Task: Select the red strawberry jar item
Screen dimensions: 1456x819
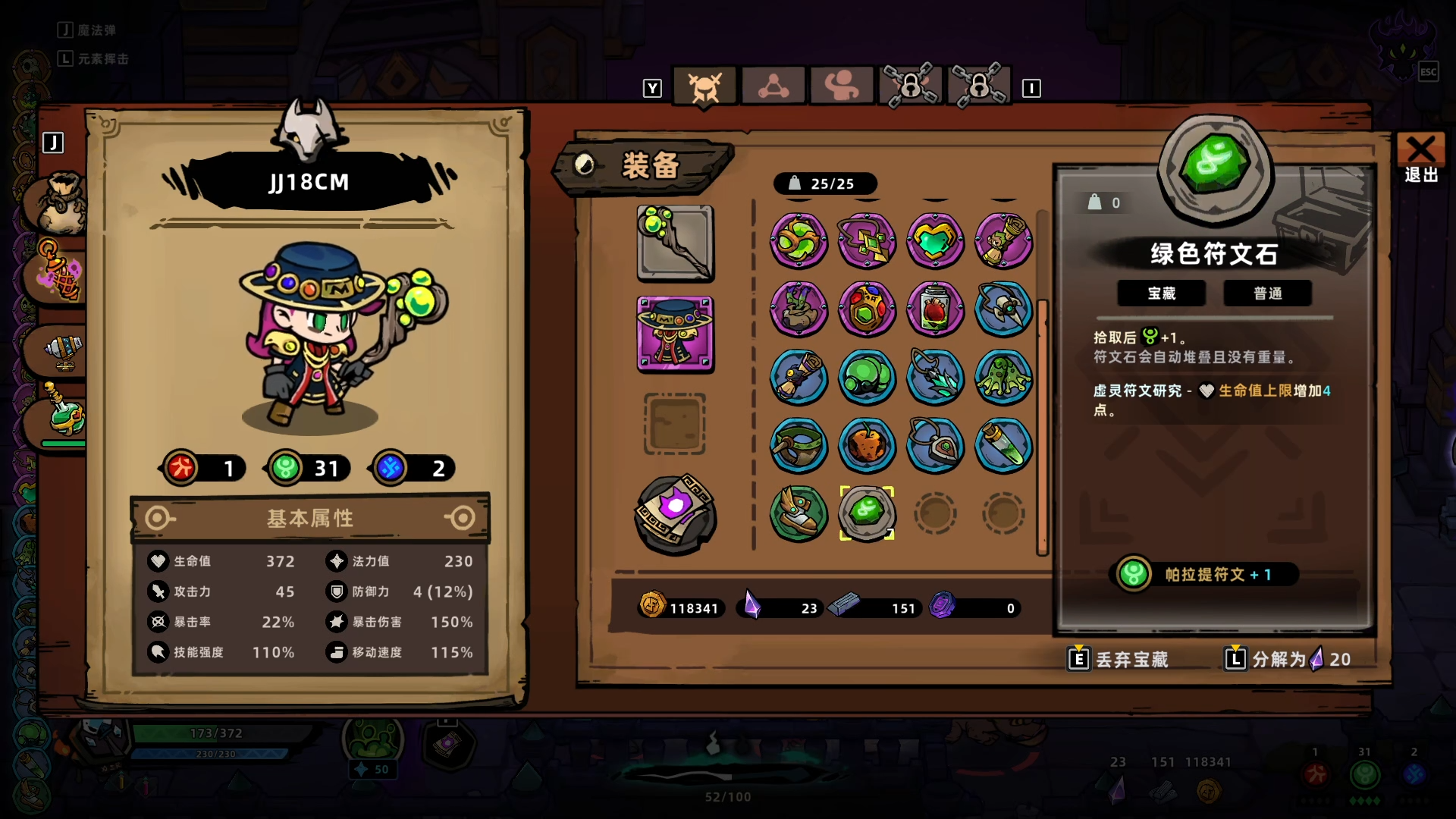Action: (x=935, y=309)
